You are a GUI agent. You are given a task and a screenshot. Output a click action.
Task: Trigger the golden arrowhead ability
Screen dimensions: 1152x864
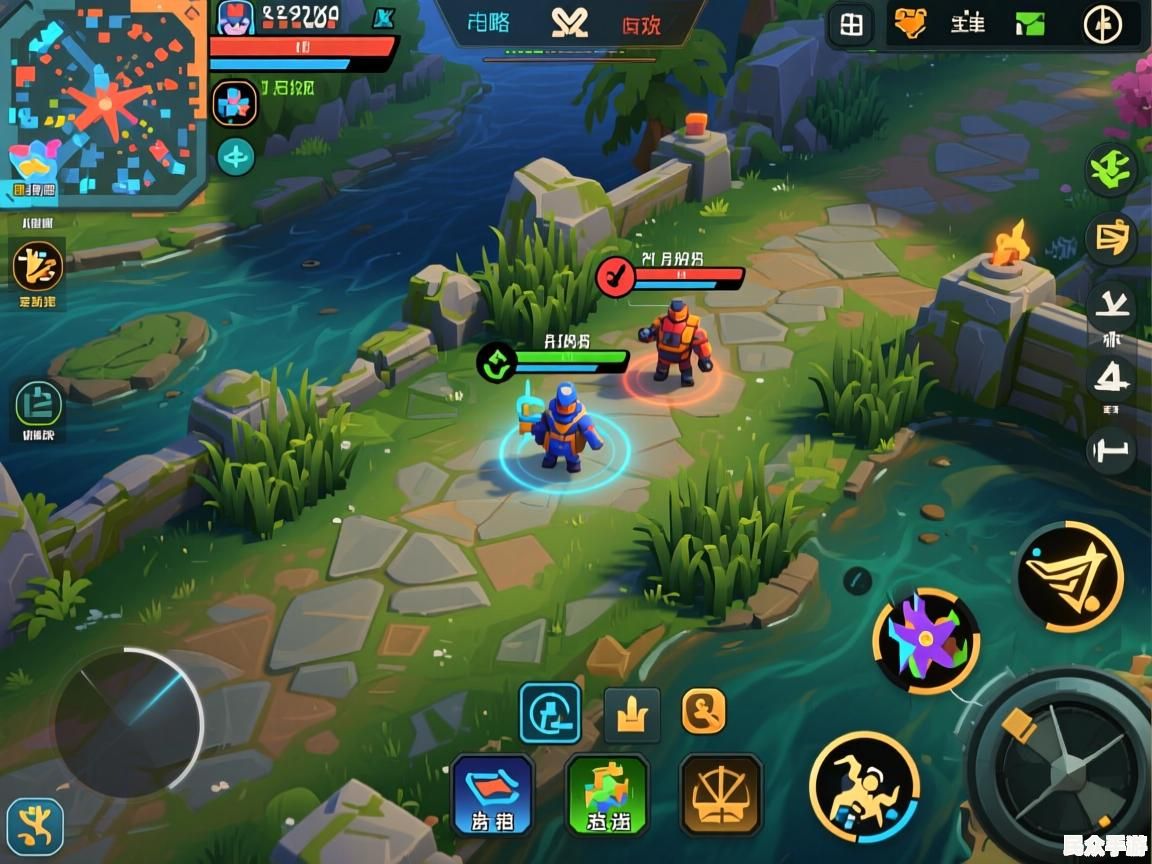coord(1069,576)
